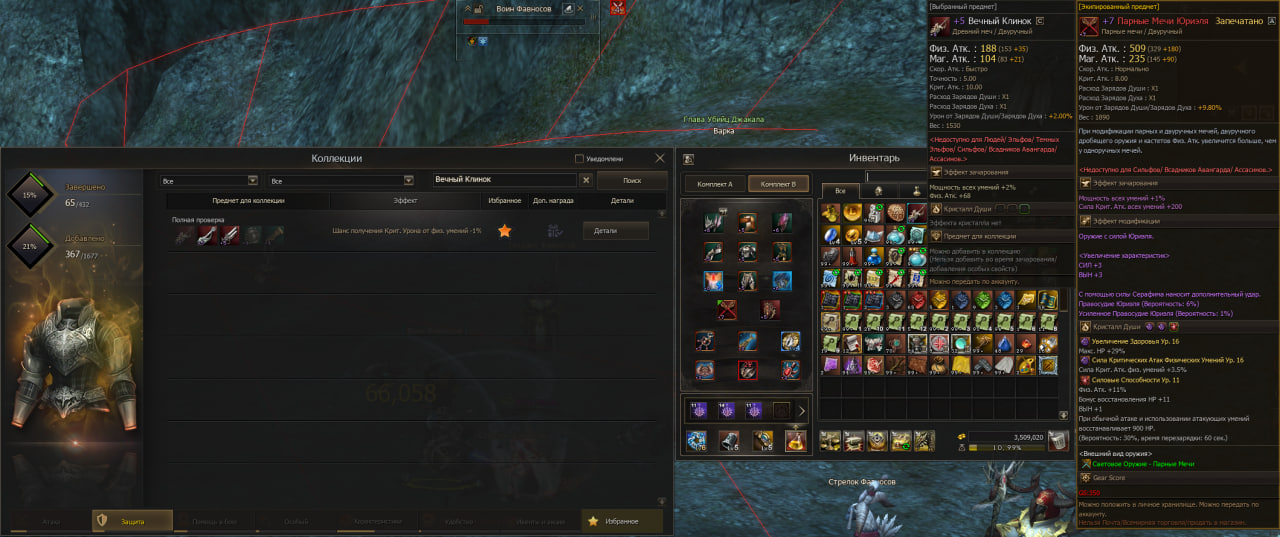The image size is (1280, 537).
Task: Open the first Все filter dropdown
Action: pos(209,181)
